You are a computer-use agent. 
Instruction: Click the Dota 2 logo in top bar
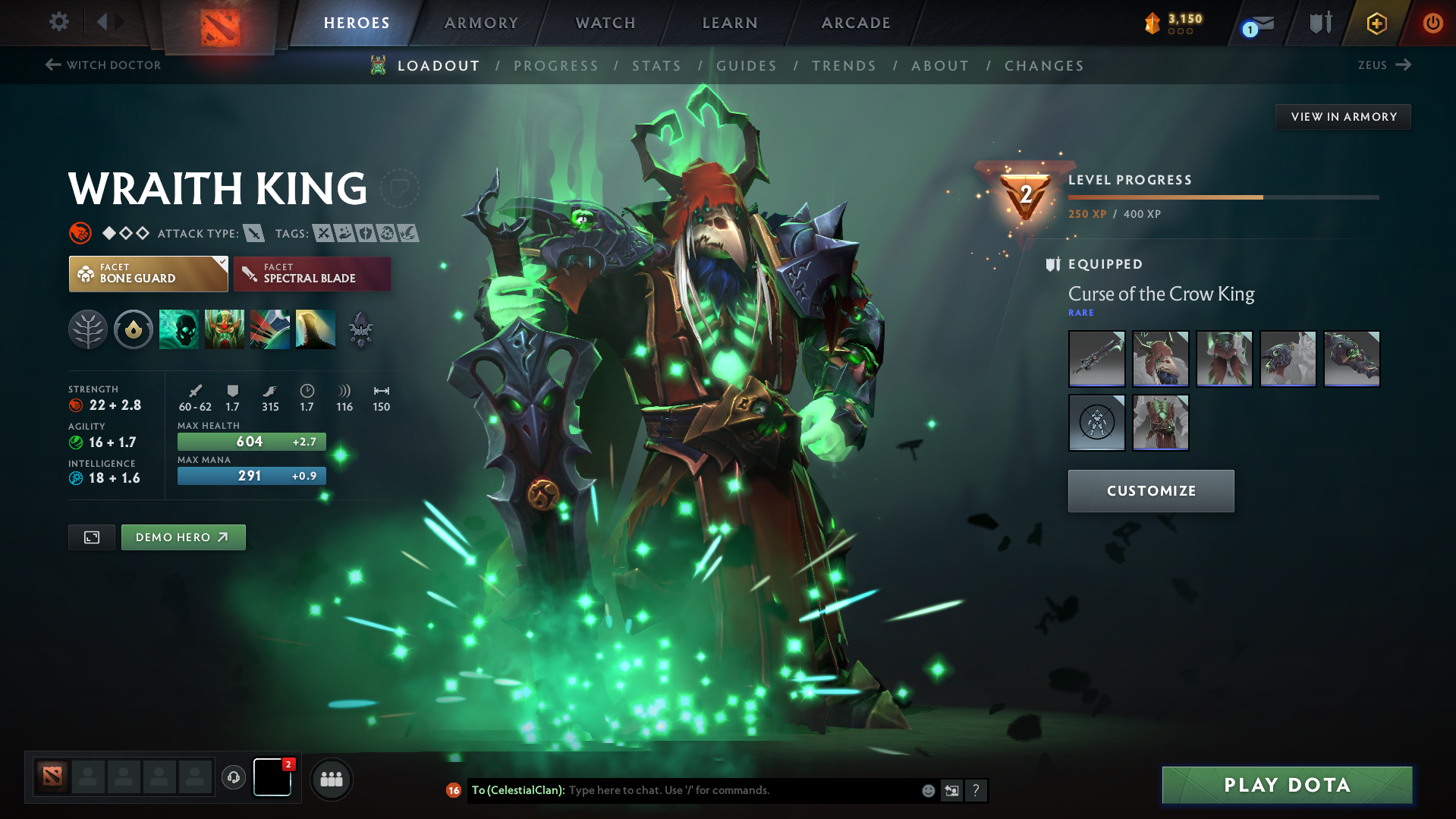point(219,22)
